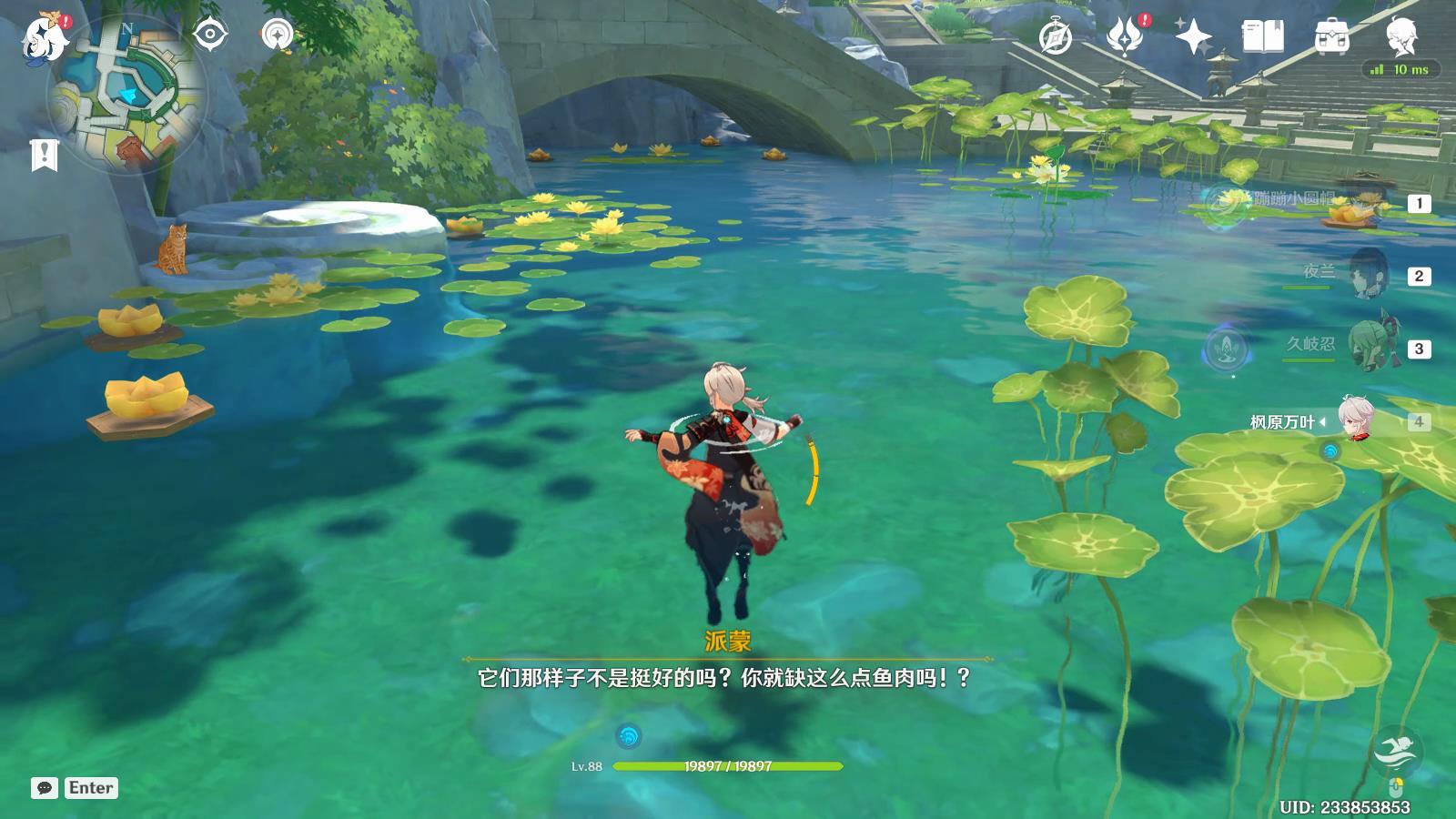This screenshot has height=819, width=1456.
Task: Open the winged events icon
Action: tap(1123, 37)
